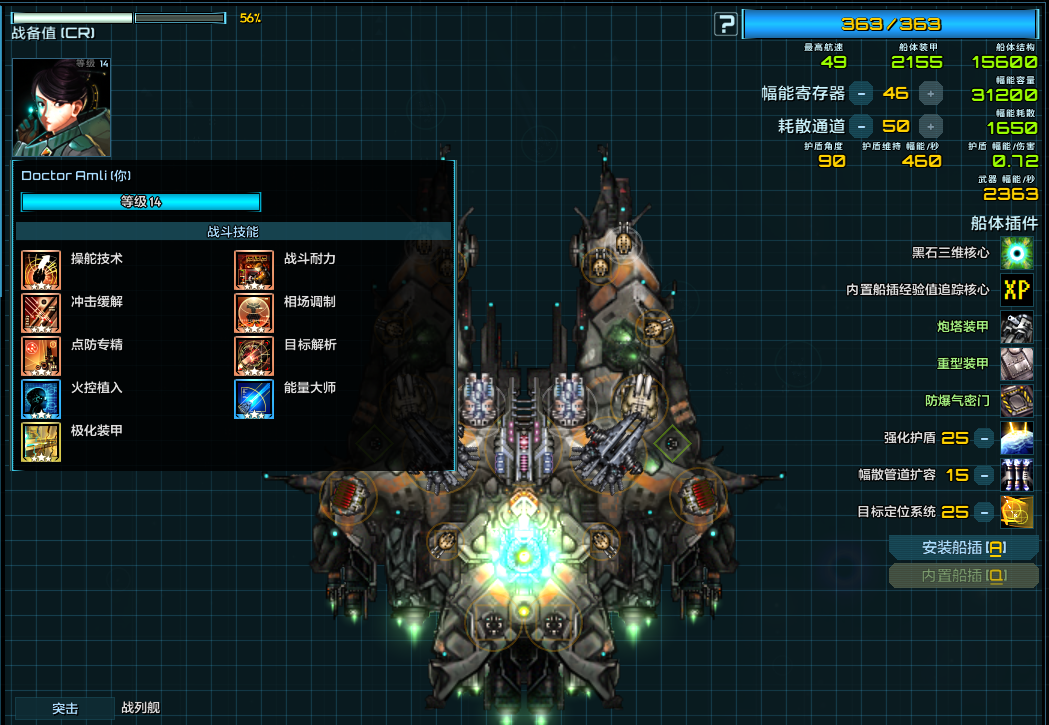Image resolution: width=1049 pixels, height=725 pixels.
Task: Choose the 炮塔装甲 hull mod icon
Action: [1017, 327]
